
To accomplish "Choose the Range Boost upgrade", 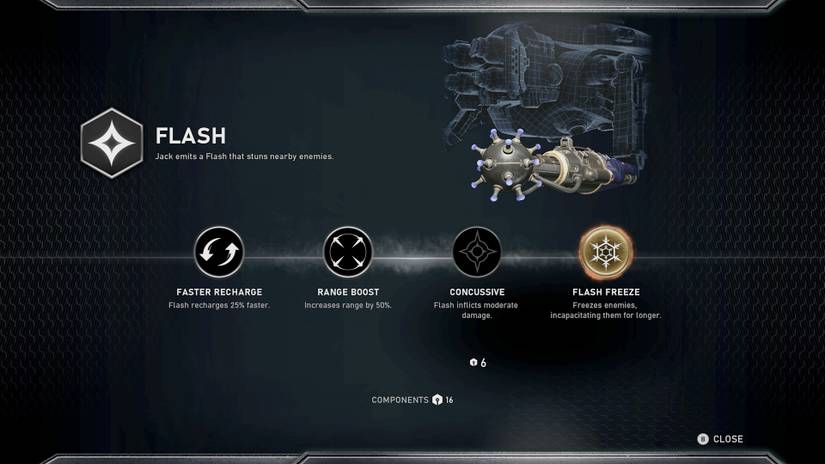I will click(348, 251).
